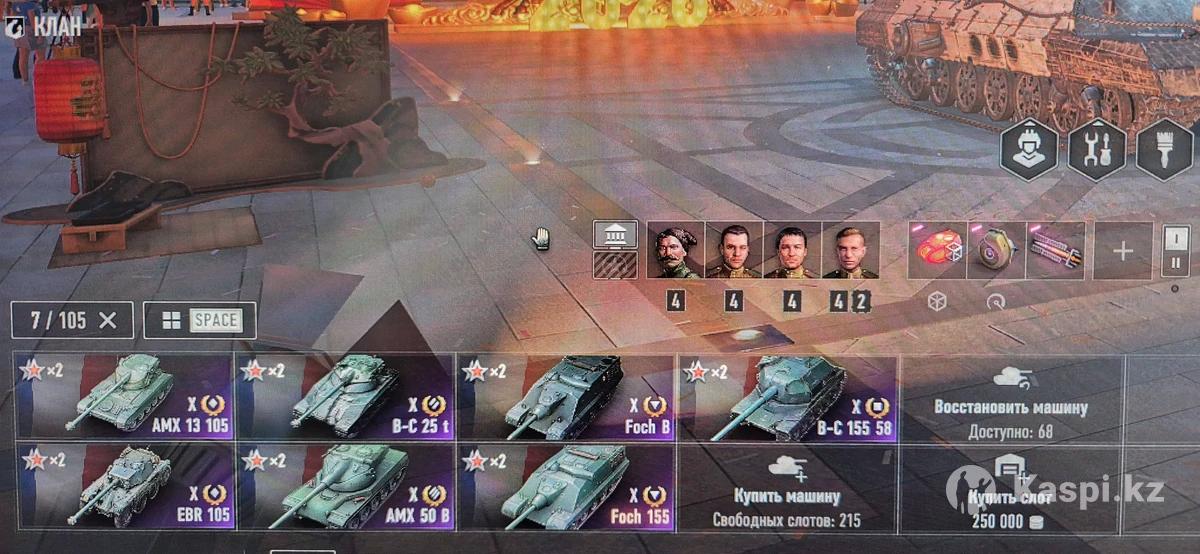Screen dimensions: 1200x554
Task: Open the barracks building icon
Action: tap(615, 235)
